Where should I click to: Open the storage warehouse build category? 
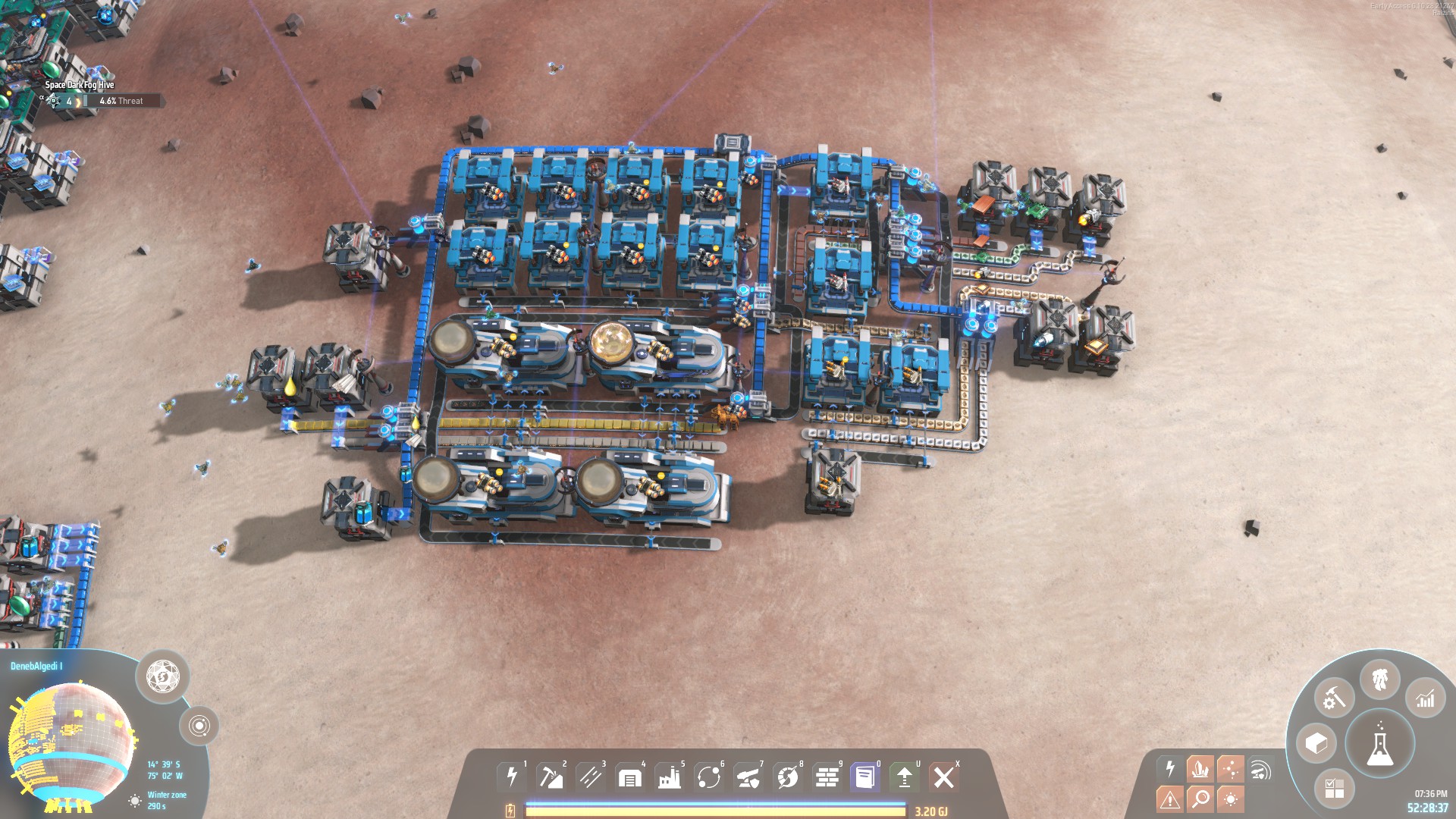pos(630,777)
